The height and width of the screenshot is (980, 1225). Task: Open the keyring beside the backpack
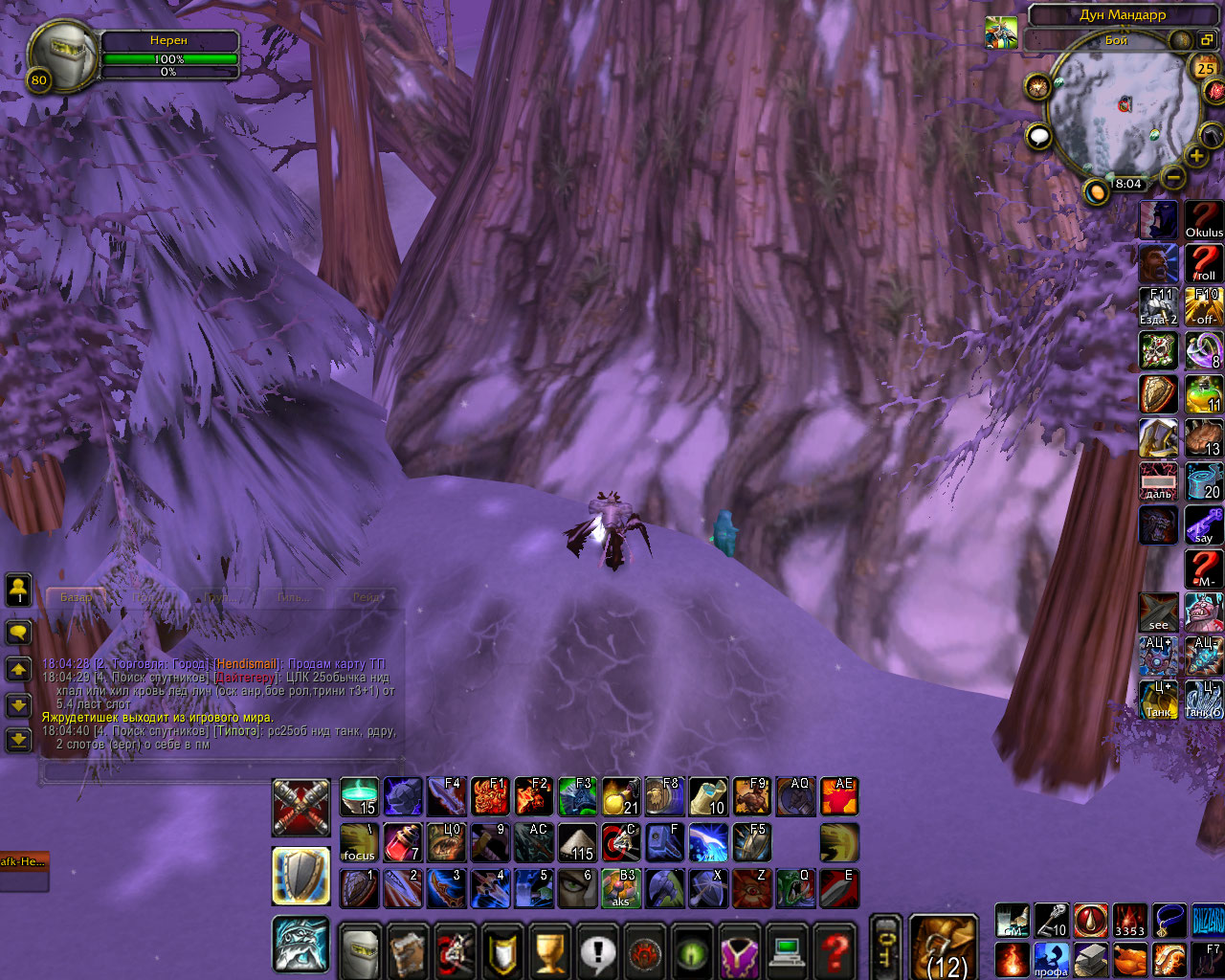click(885, 947)
